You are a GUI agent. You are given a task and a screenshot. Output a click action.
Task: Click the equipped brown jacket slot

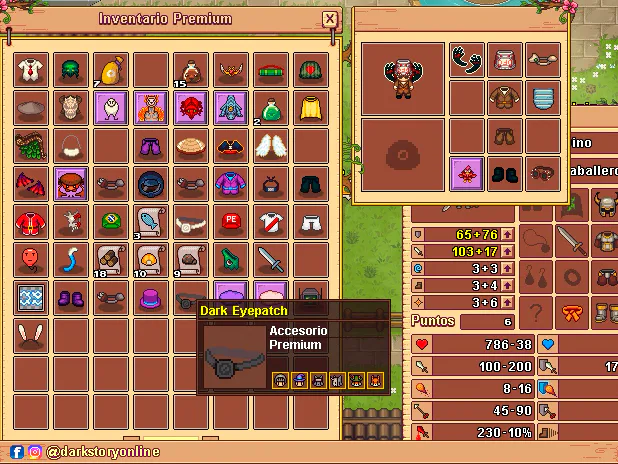505,98
